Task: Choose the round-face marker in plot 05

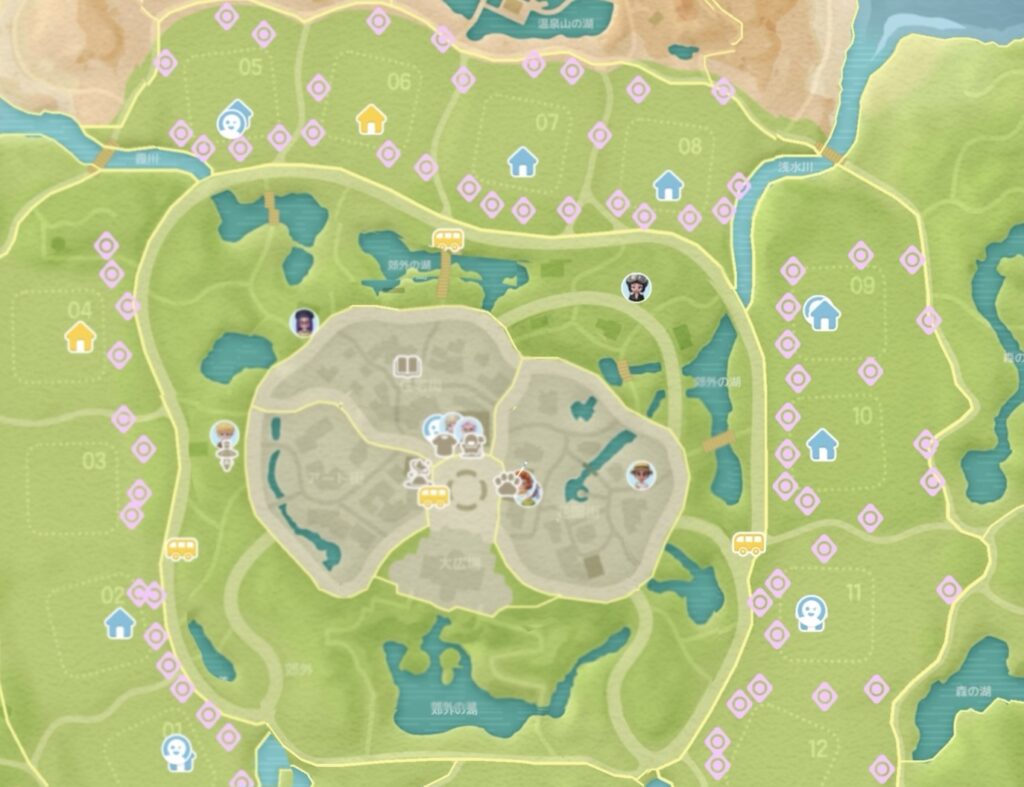Action: 232,122
